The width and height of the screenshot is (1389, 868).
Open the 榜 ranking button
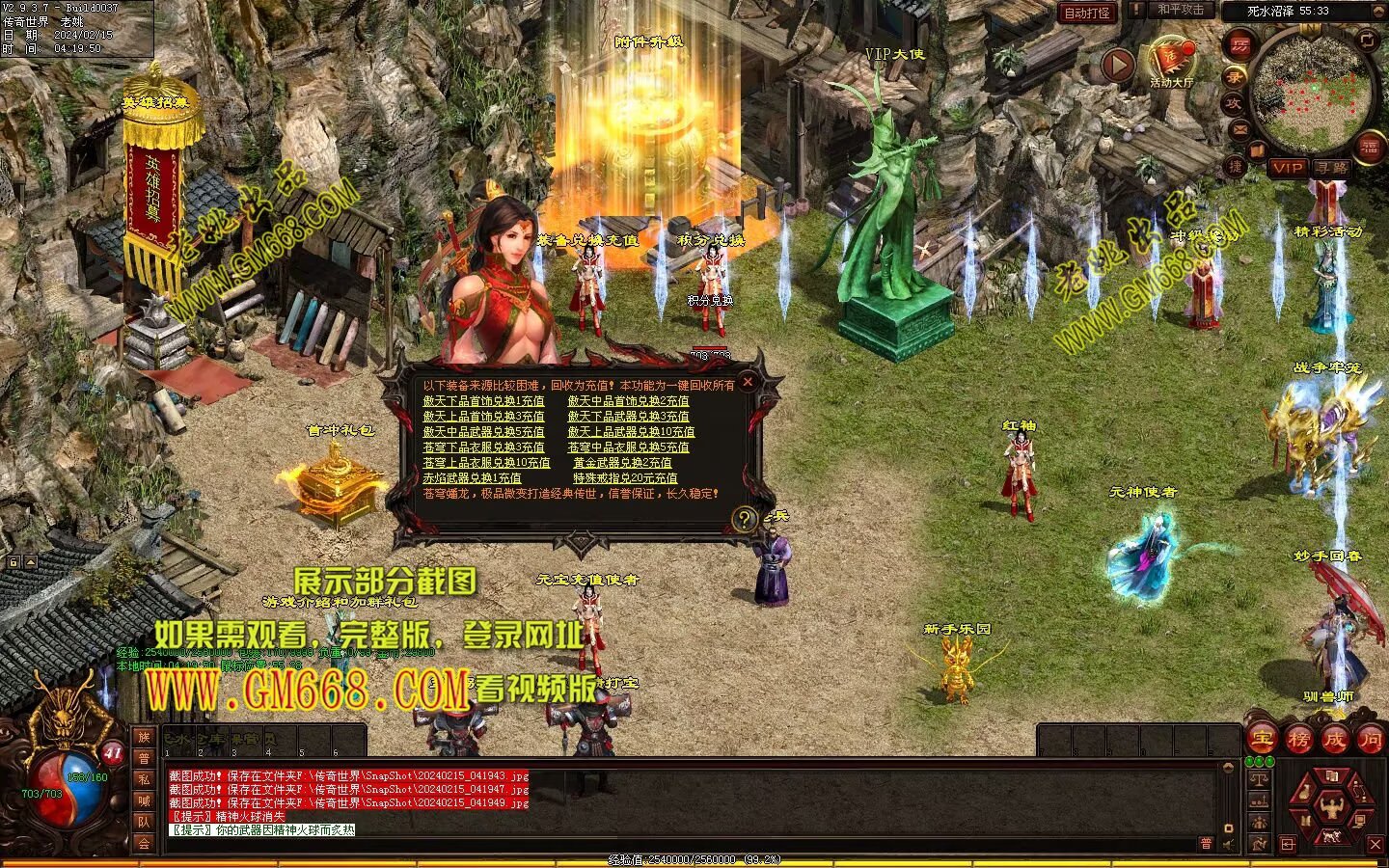pyautogui.click(x=1298, y=740)
